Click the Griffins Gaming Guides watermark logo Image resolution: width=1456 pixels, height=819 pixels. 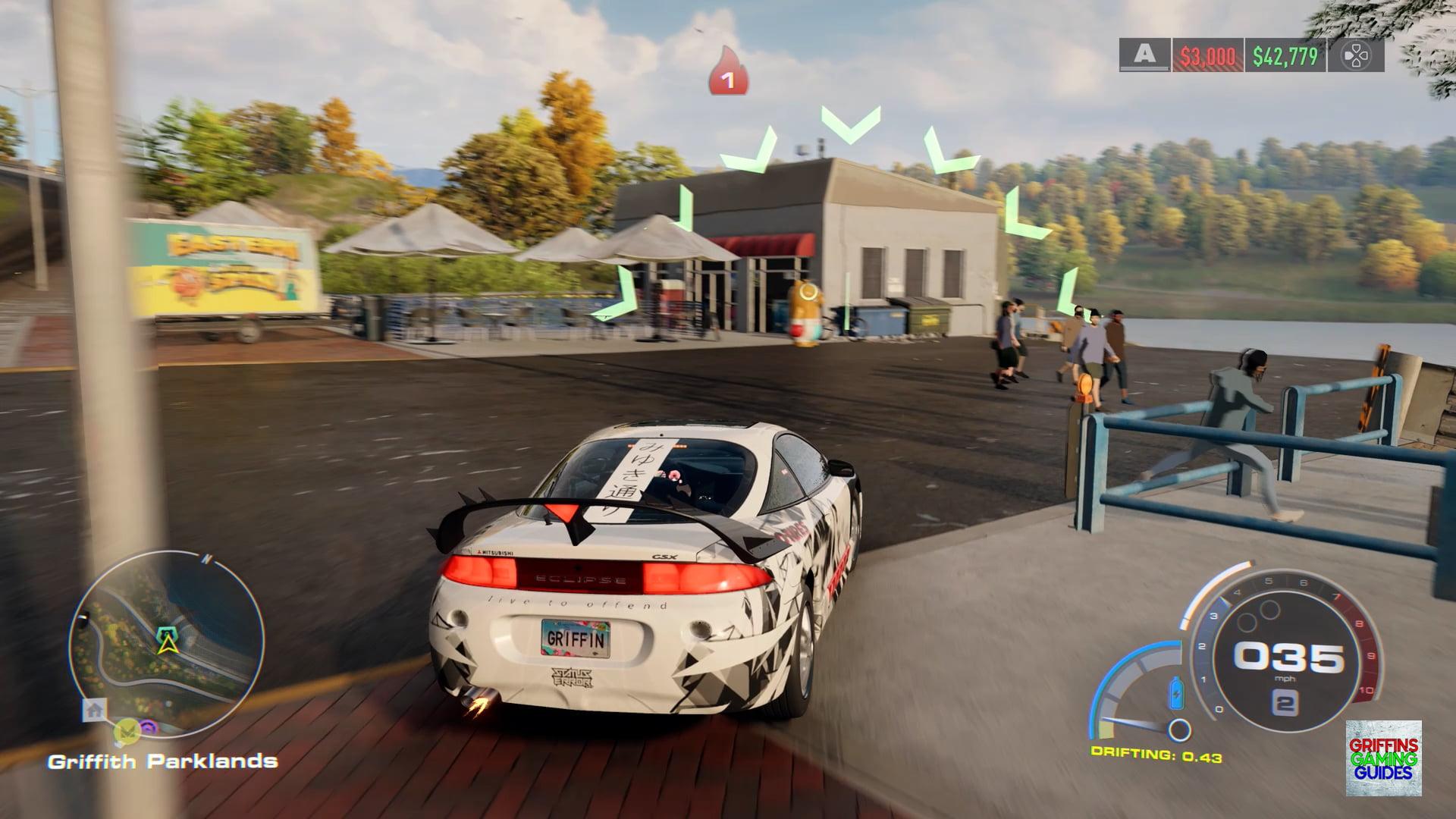(x=1384, y=758)
